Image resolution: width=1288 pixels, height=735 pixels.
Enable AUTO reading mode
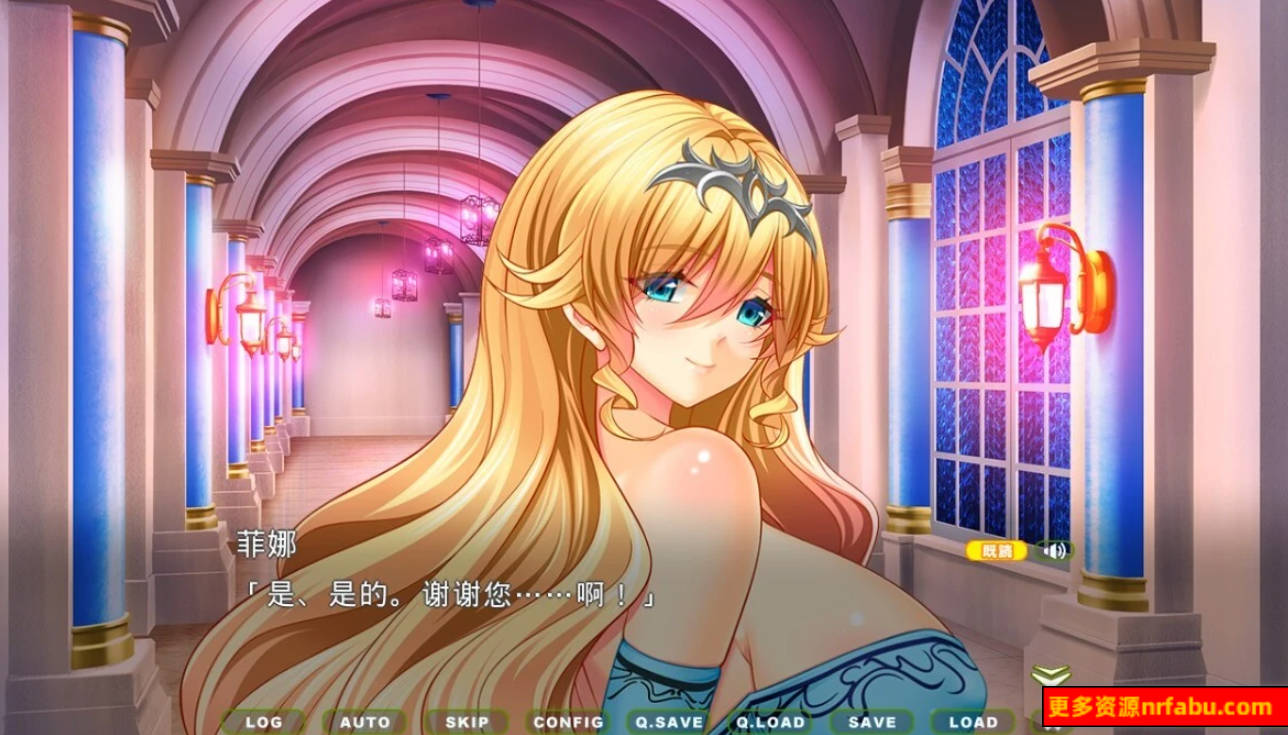click(364, 722)
